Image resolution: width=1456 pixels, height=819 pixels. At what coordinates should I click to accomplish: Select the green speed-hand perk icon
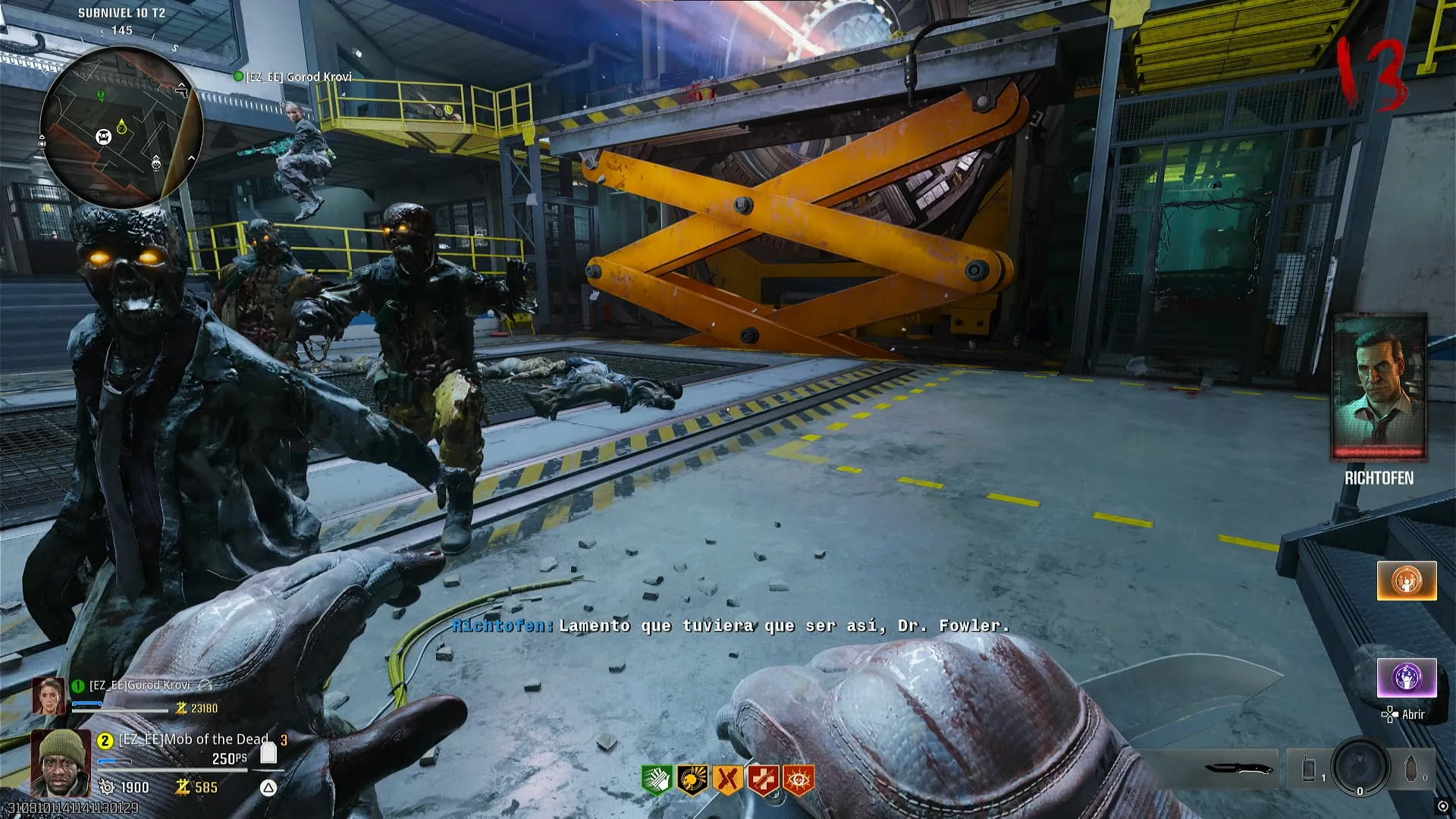[656, 780]
